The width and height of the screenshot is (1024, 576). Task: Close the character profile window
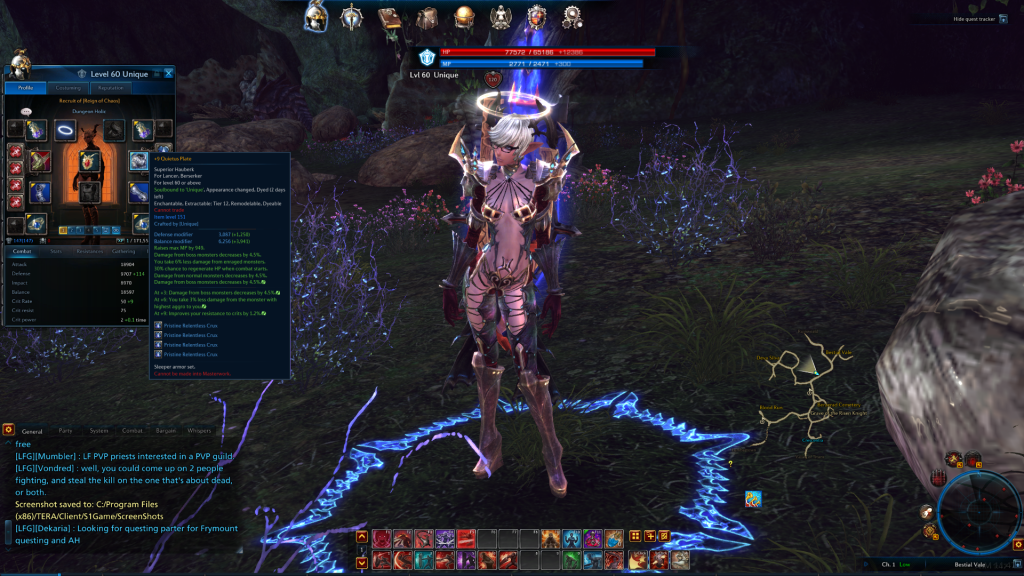(170, 73)
